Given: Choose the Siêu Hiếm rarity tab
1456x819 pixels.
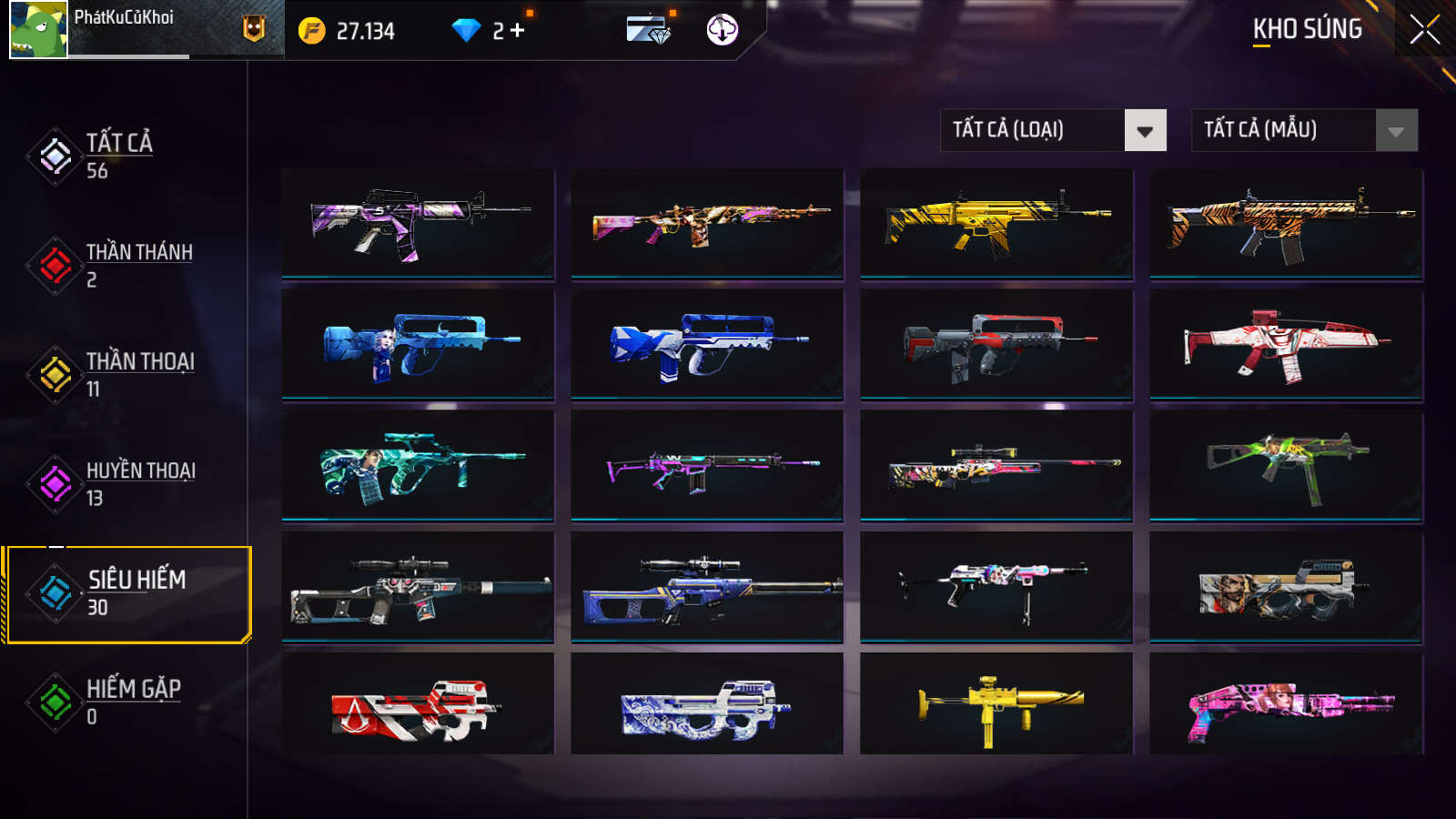Looking at the screenshot, I should coord(135,593).
